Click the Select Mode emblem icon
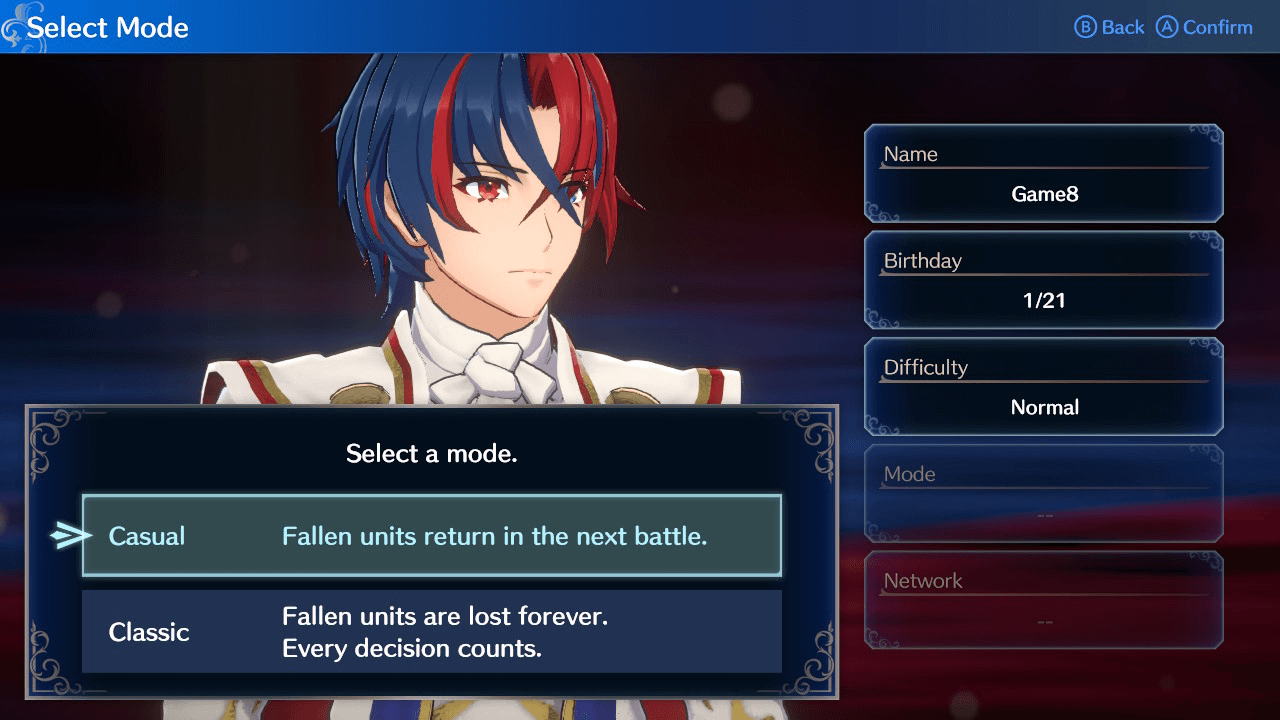 tap(16, 27)
